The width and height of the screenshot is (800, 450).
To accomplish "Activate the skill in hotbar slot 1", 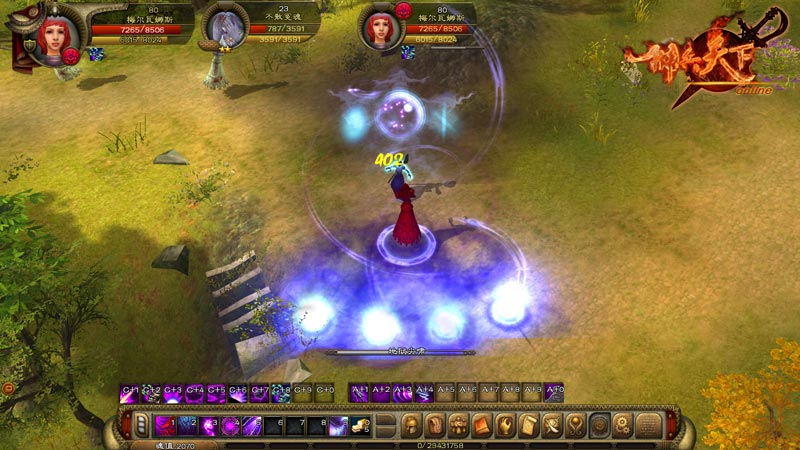I will (165, 426).
